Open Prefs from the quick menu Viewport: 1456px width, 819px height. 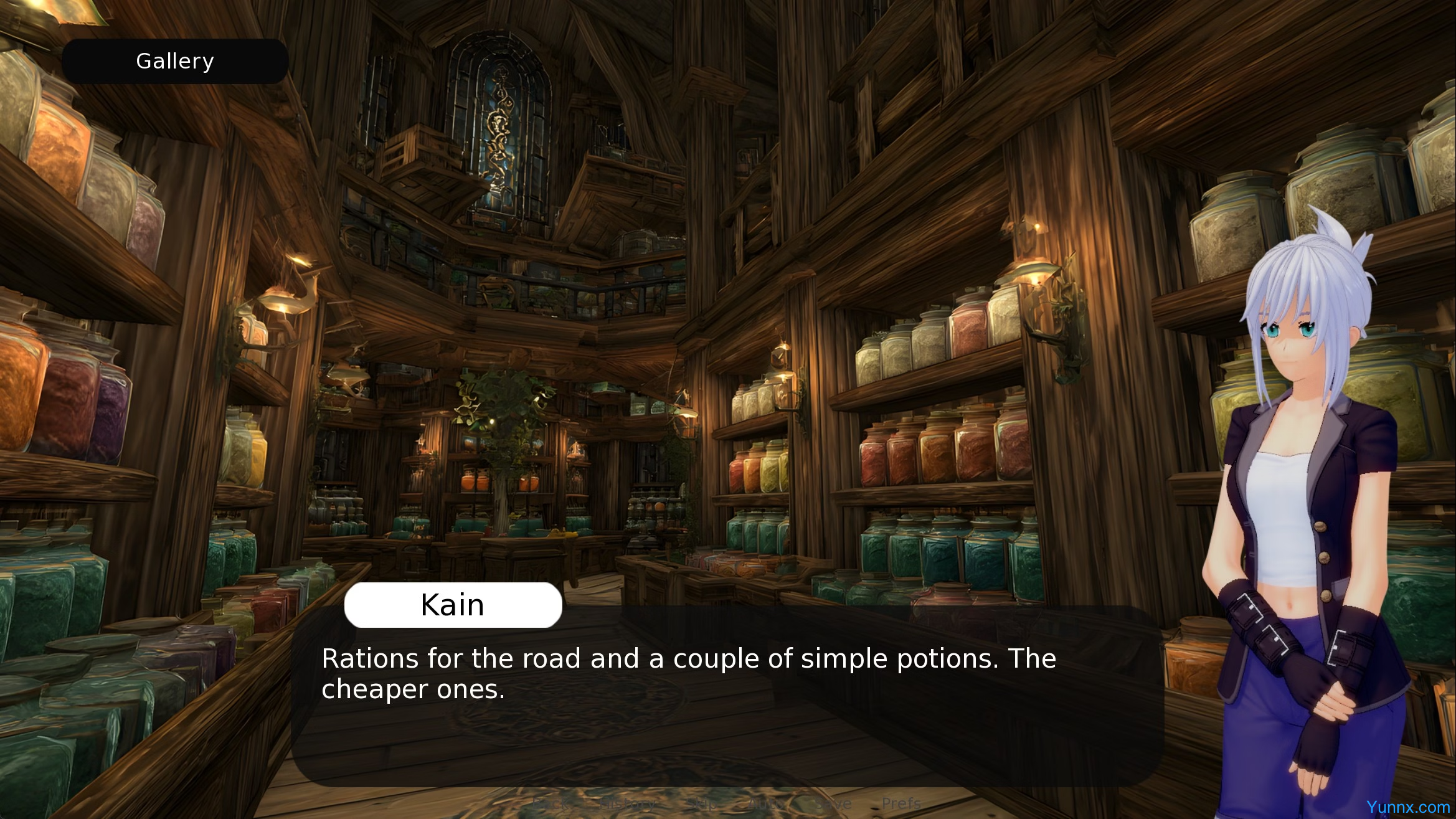pos(901,803)
